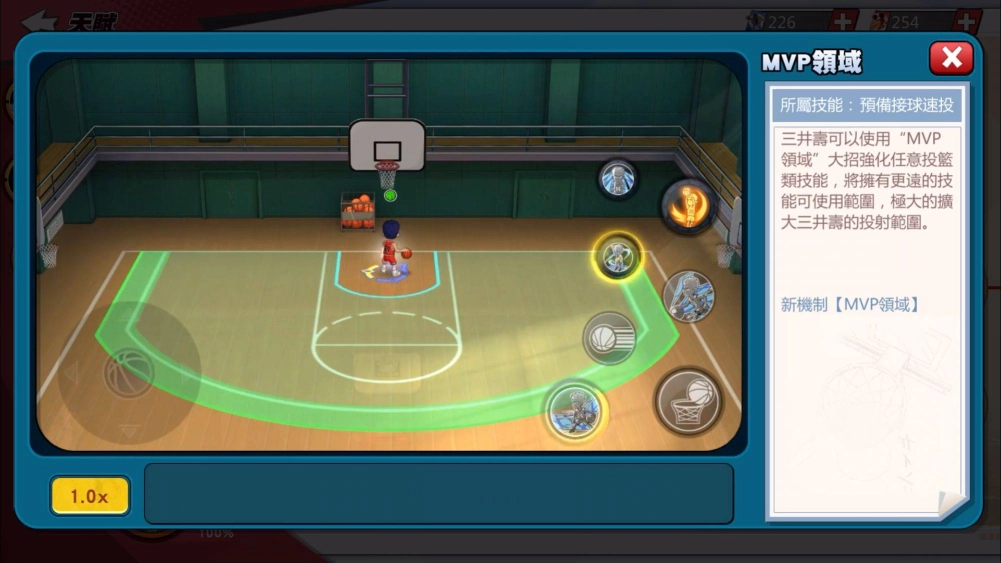Tap the plus button beside 254
Image resolution: width=1001 pixels, height=563 pixels.
click(965, 21)
